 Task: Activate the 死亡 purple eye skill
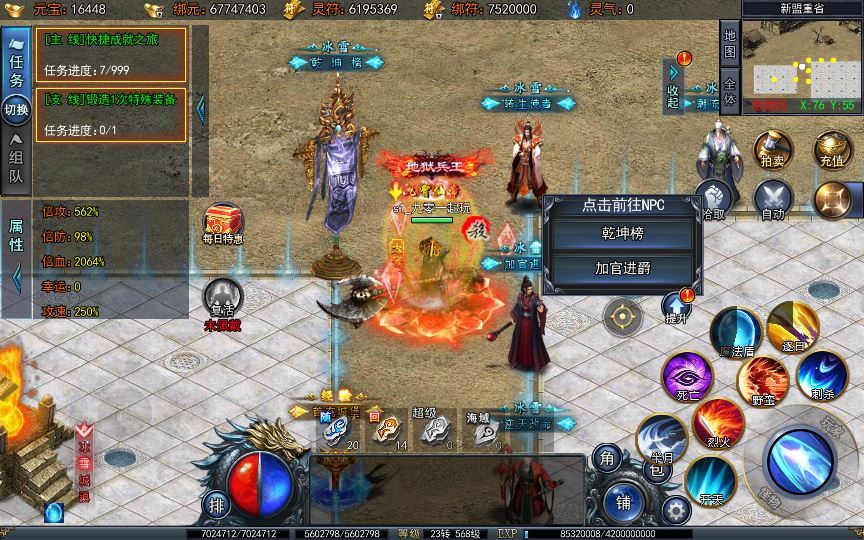coord(687,377)
